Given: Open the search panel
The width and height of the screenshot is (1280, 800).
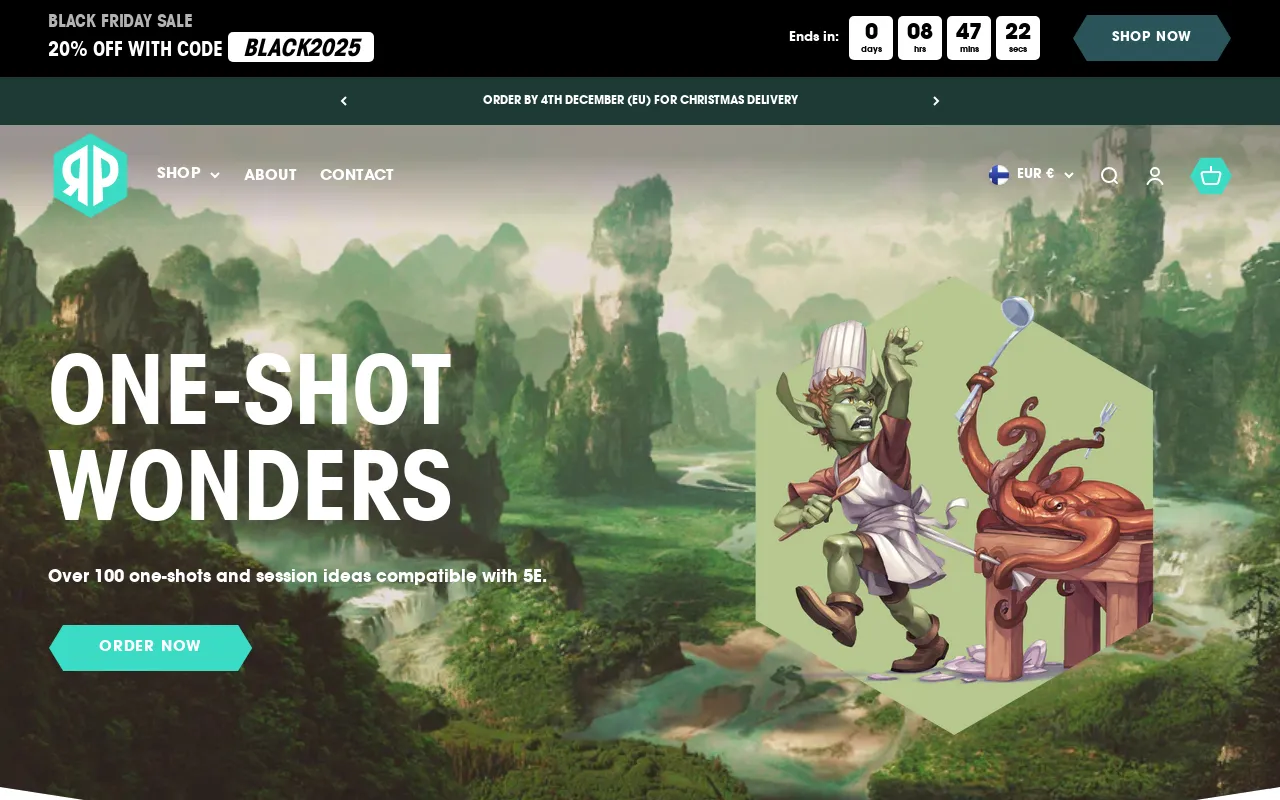Looking at the screenshot, I should coord(1110,176).
